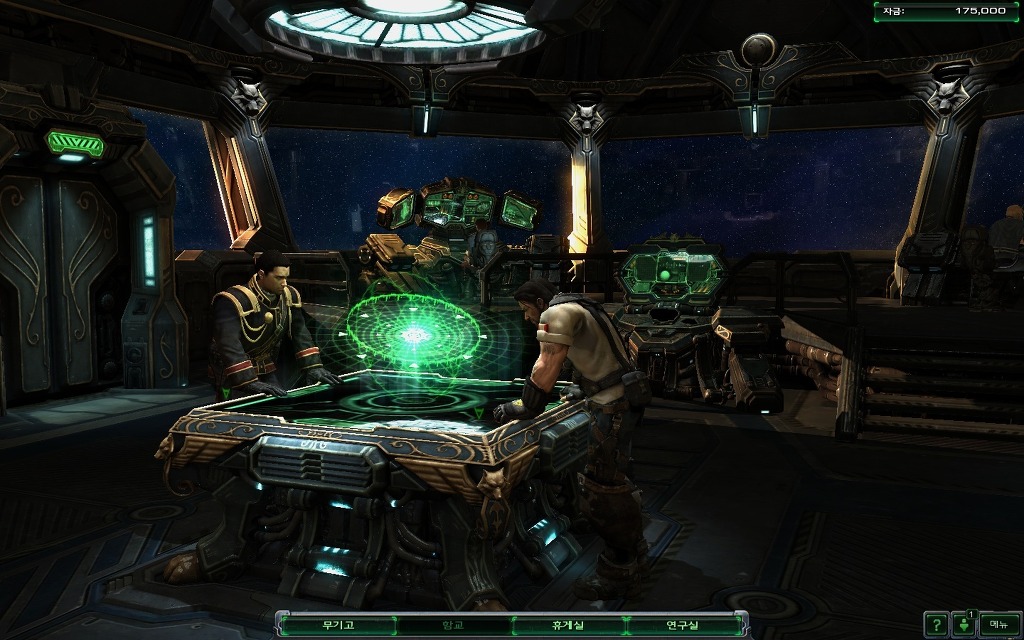
Task: Select the dimmed 함교 (Bridge) tab
Action: pos(454,625)
